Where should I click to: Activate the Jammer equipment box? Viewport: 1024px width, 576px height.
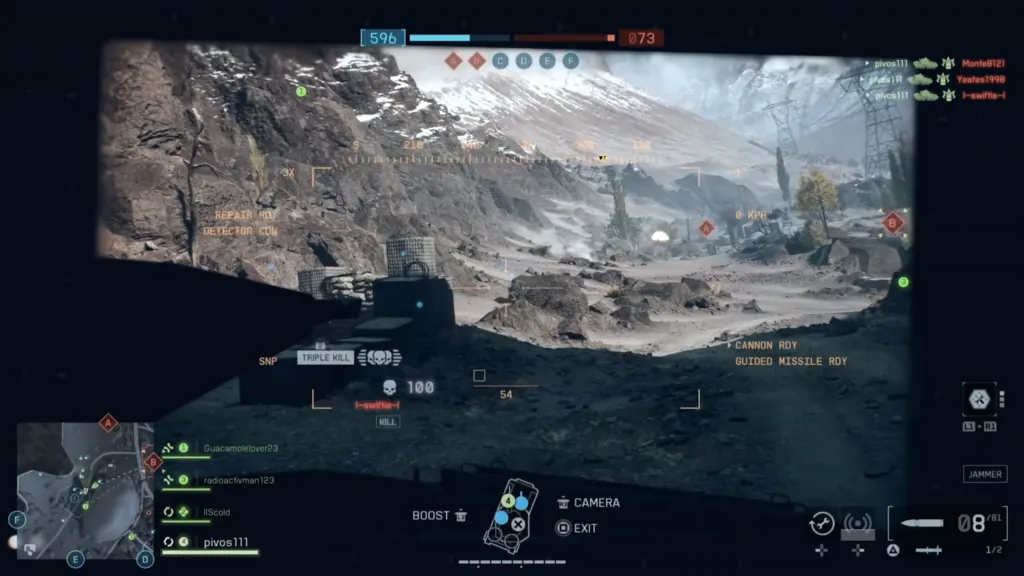984,474
